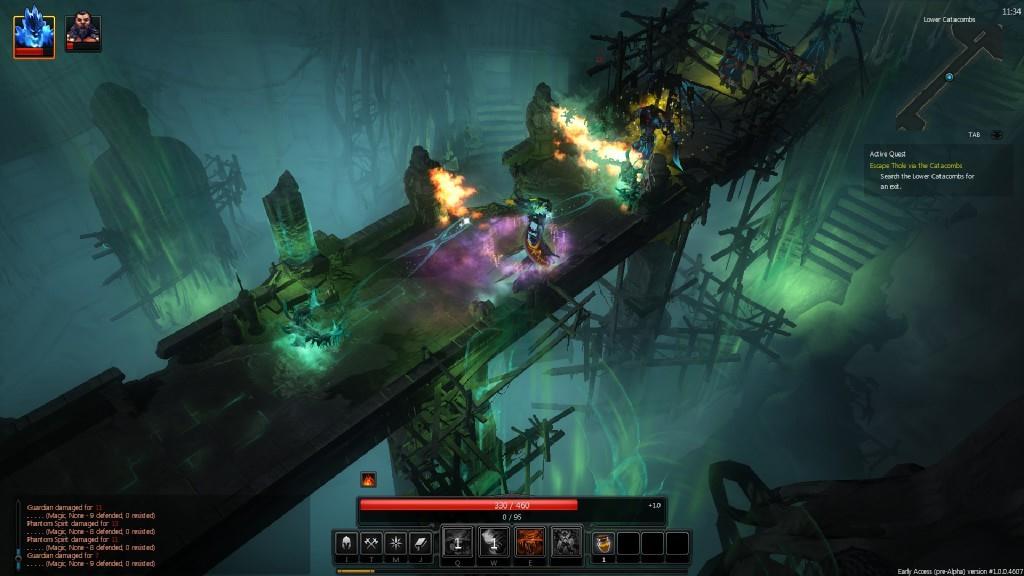This screenshot has height=576, width=1024.
Task: Click the fire status effect icon
Action: coord(369,480)
